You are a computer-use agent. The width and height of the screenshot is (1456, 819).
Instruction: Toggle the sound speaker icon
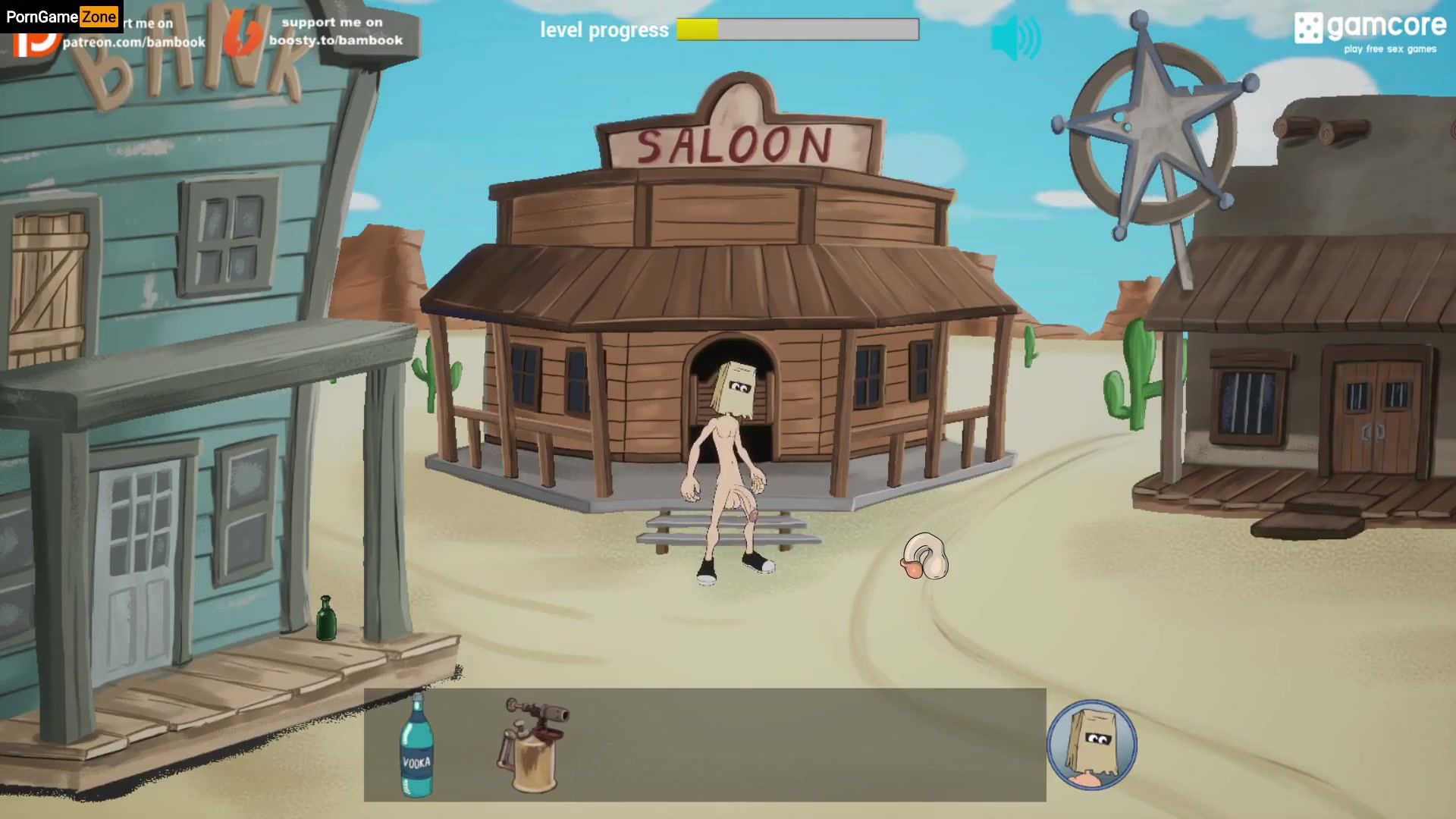click(x=1016, y=39)
